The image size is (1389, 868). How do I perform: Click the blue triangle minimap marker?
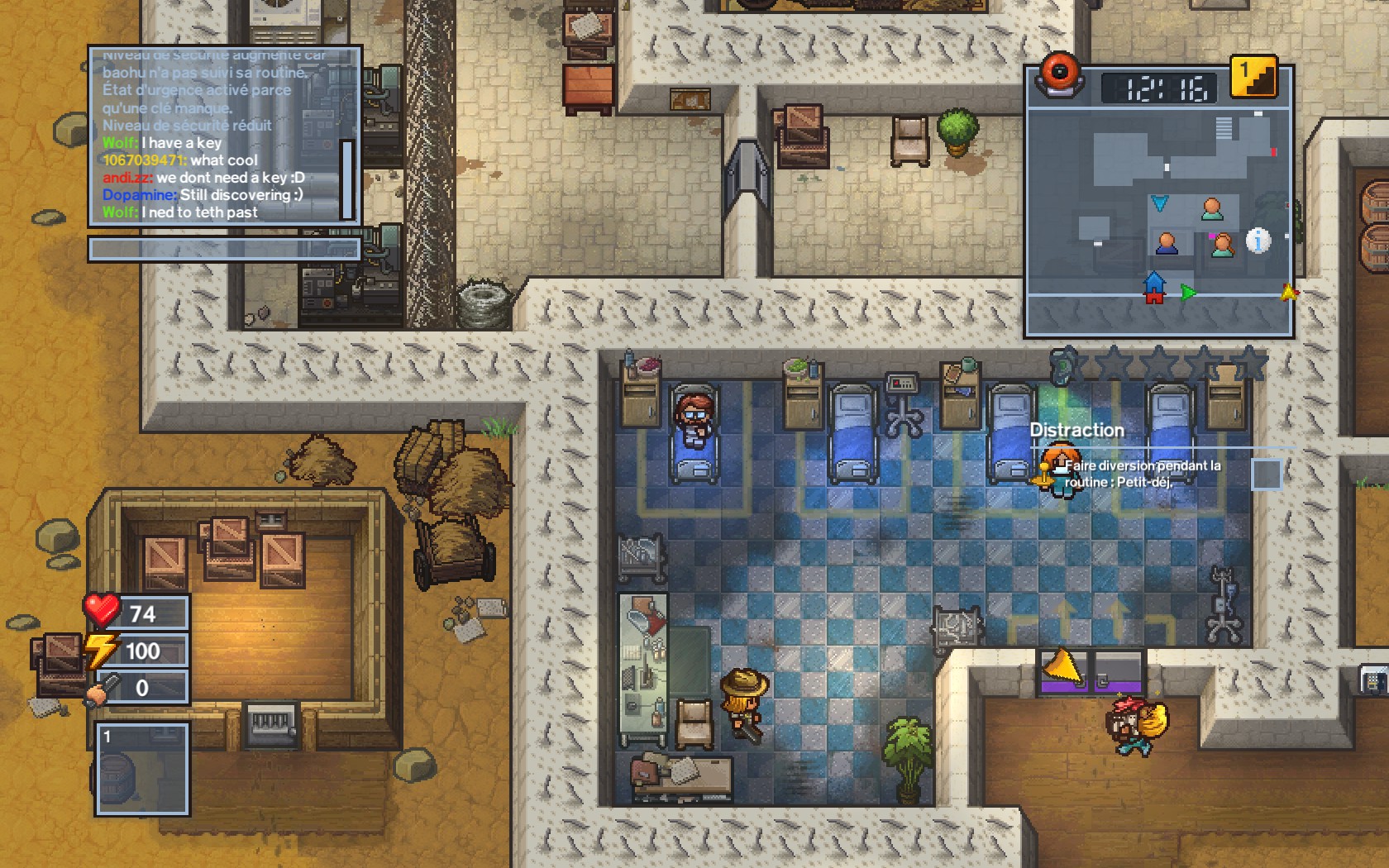1160,203
